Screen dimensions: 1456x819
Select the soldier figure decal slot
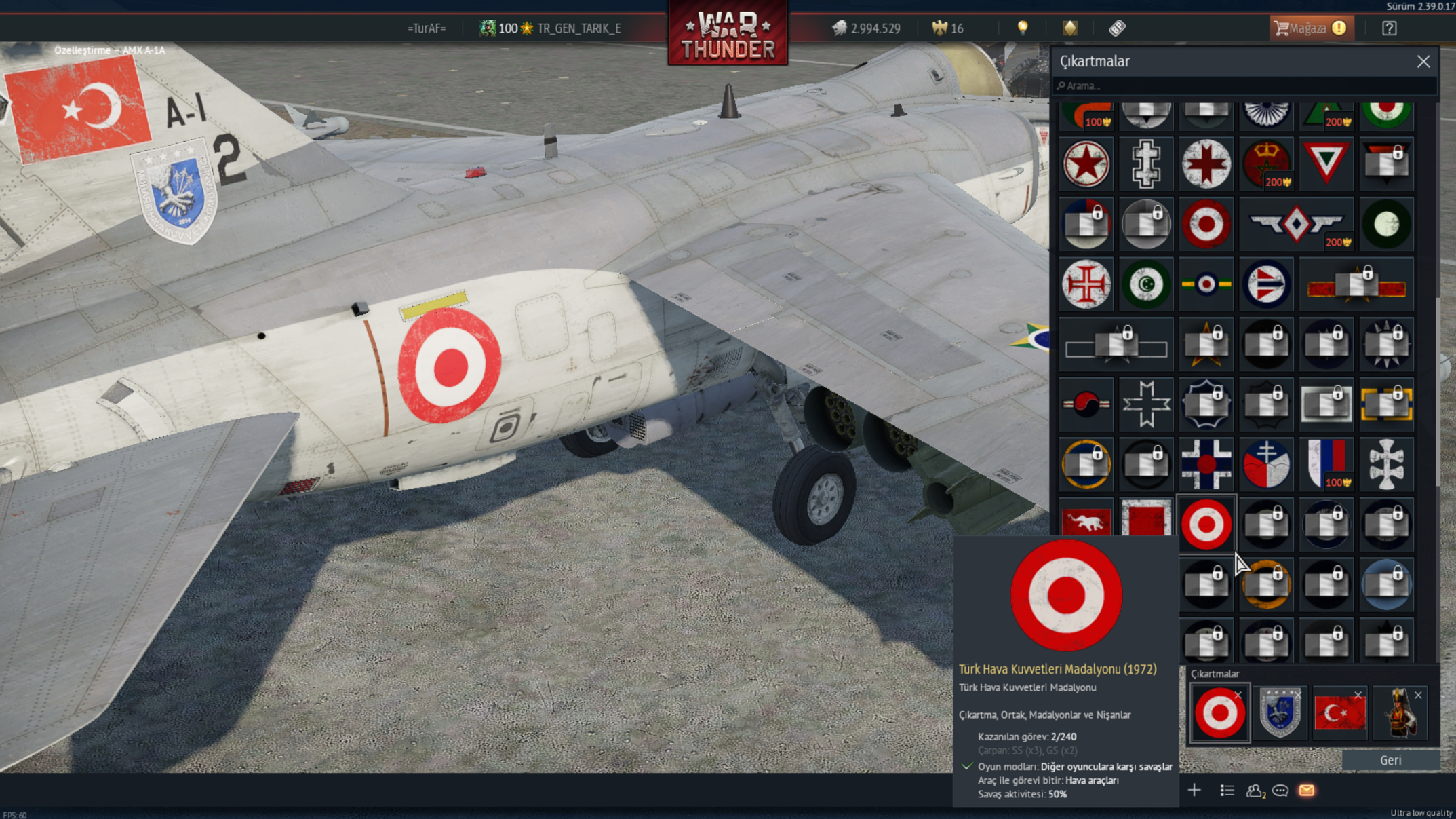1400,713
